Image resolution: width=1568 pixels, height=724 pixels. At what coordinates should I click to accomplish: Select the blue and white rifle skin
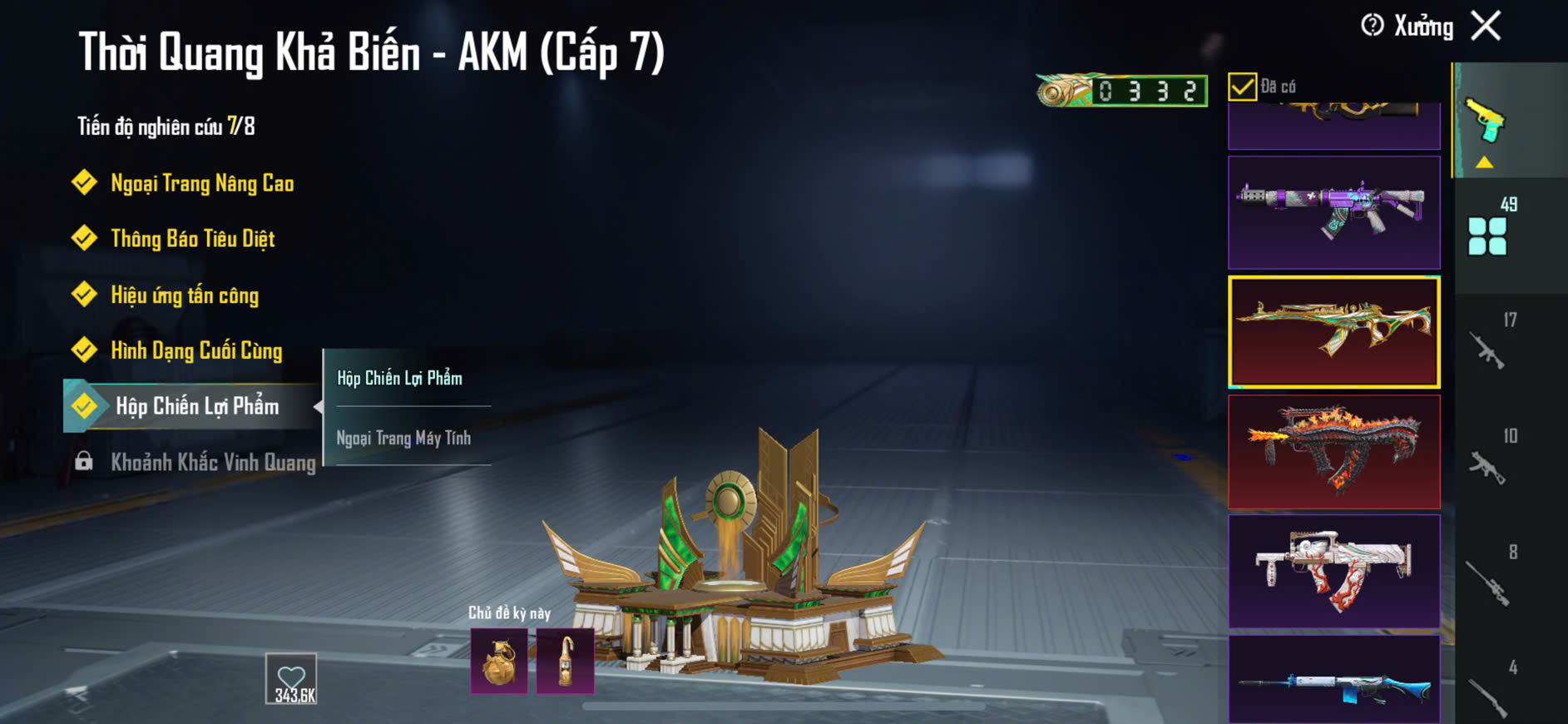coord(1333,679)
